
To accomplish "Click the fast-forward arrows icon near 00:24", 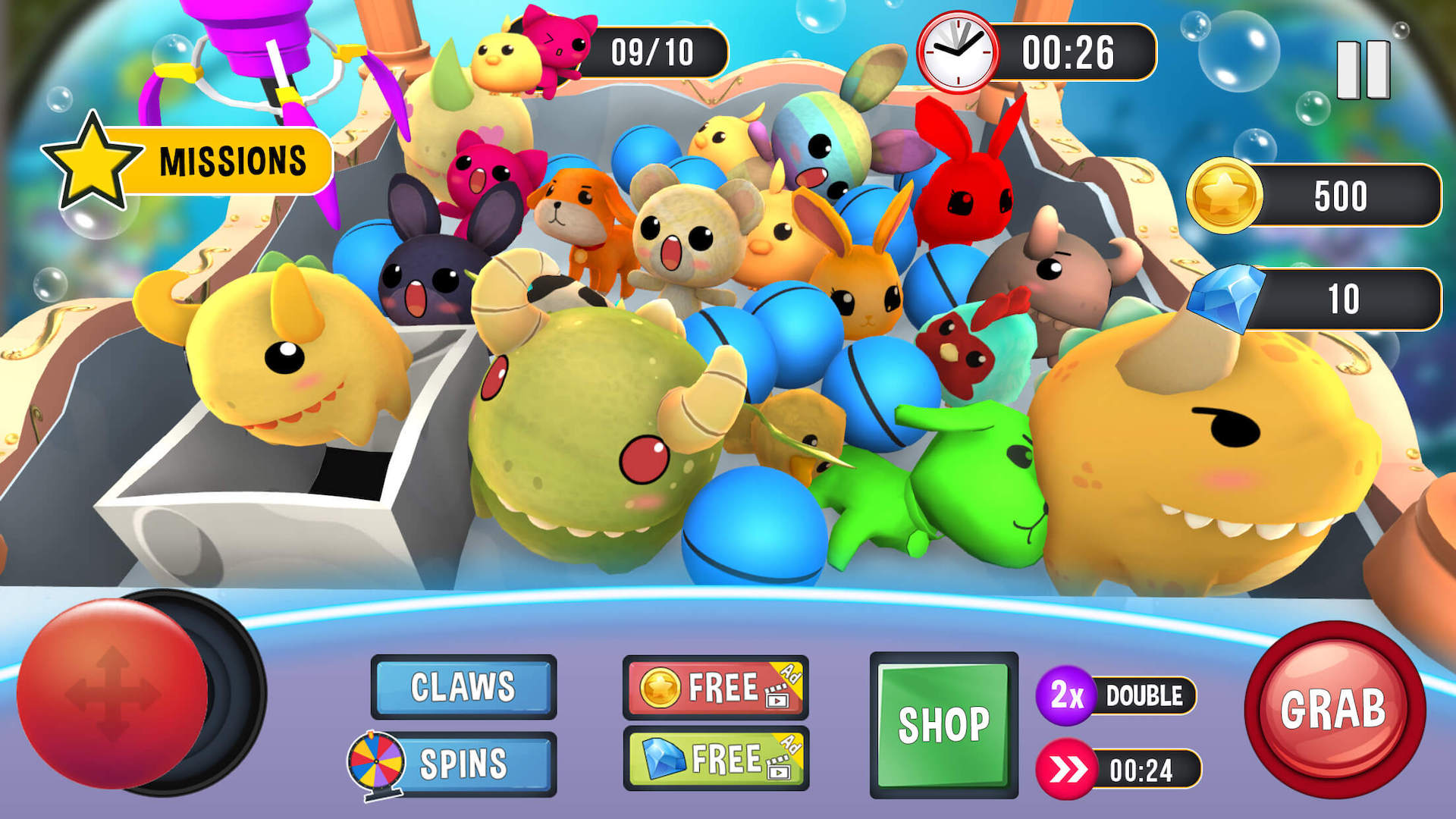I will pyautogui.click(x=1070, y=769).
